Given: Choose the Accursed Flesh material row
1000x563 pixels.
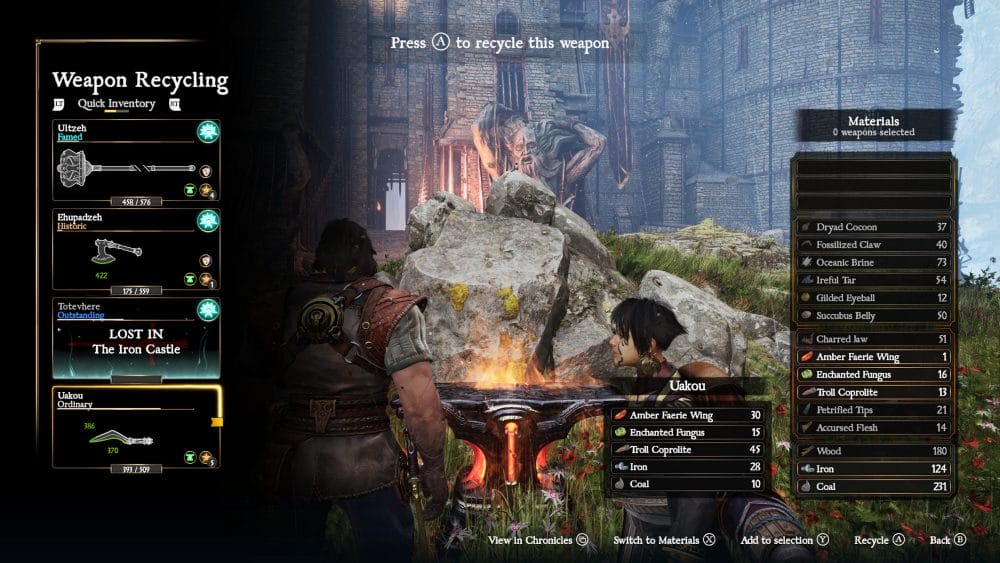Looking at the screenshot, I should point(874,428).
